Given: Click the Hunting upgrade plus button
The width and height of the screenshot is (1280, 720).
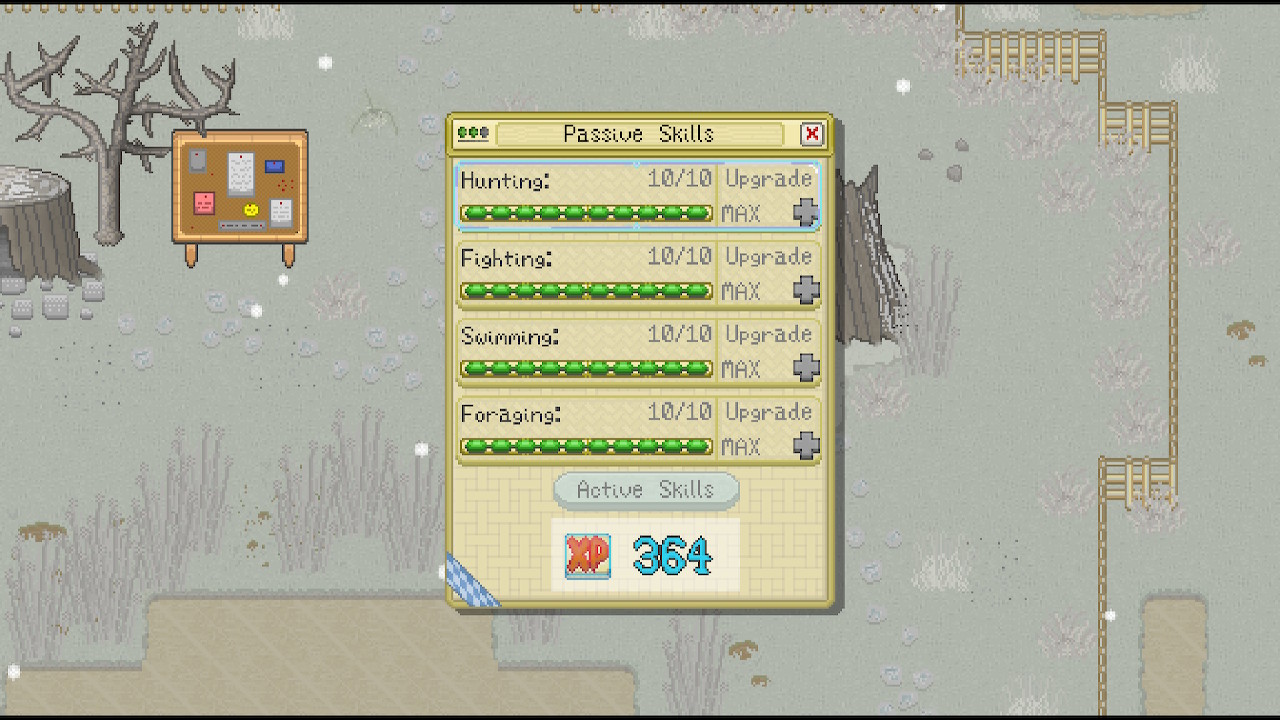Looking at the screenshot, I should click(806, 212).
